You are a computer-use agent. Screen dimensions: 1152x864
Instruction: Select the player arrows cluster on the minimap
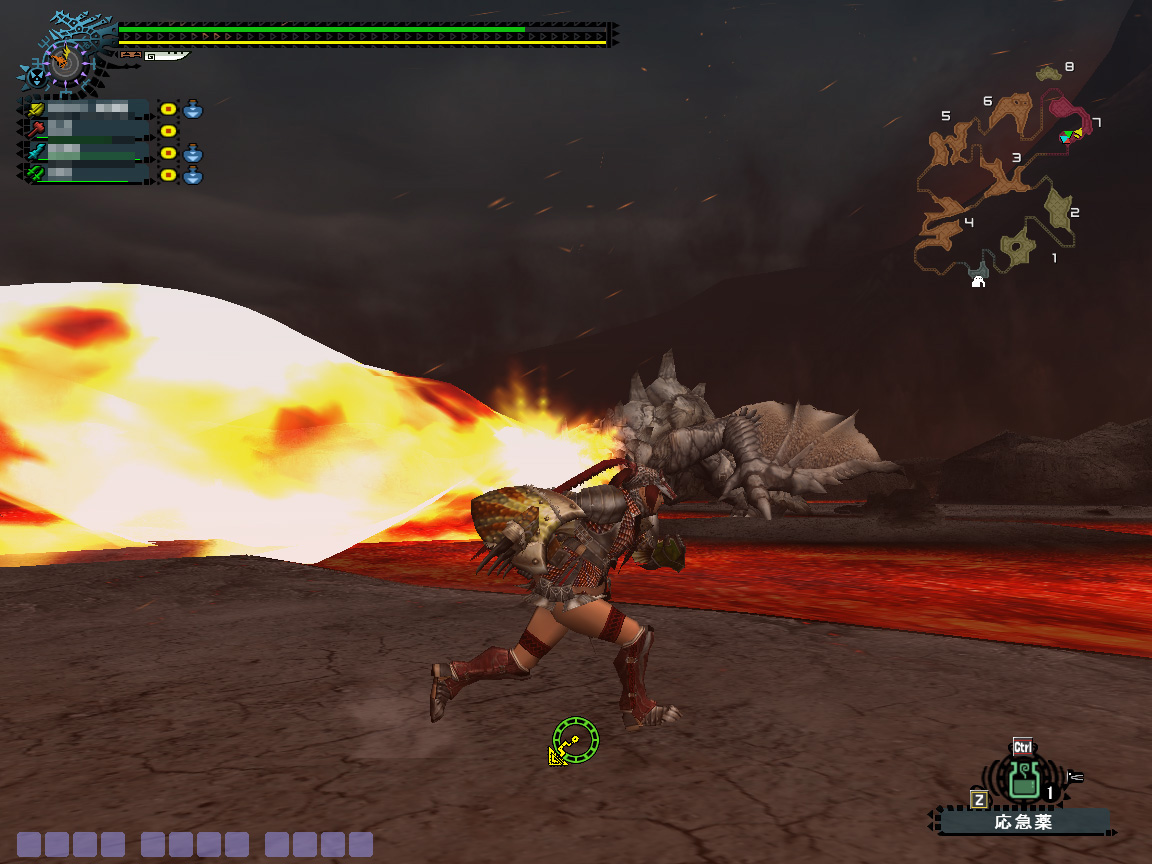(1071, 135)
